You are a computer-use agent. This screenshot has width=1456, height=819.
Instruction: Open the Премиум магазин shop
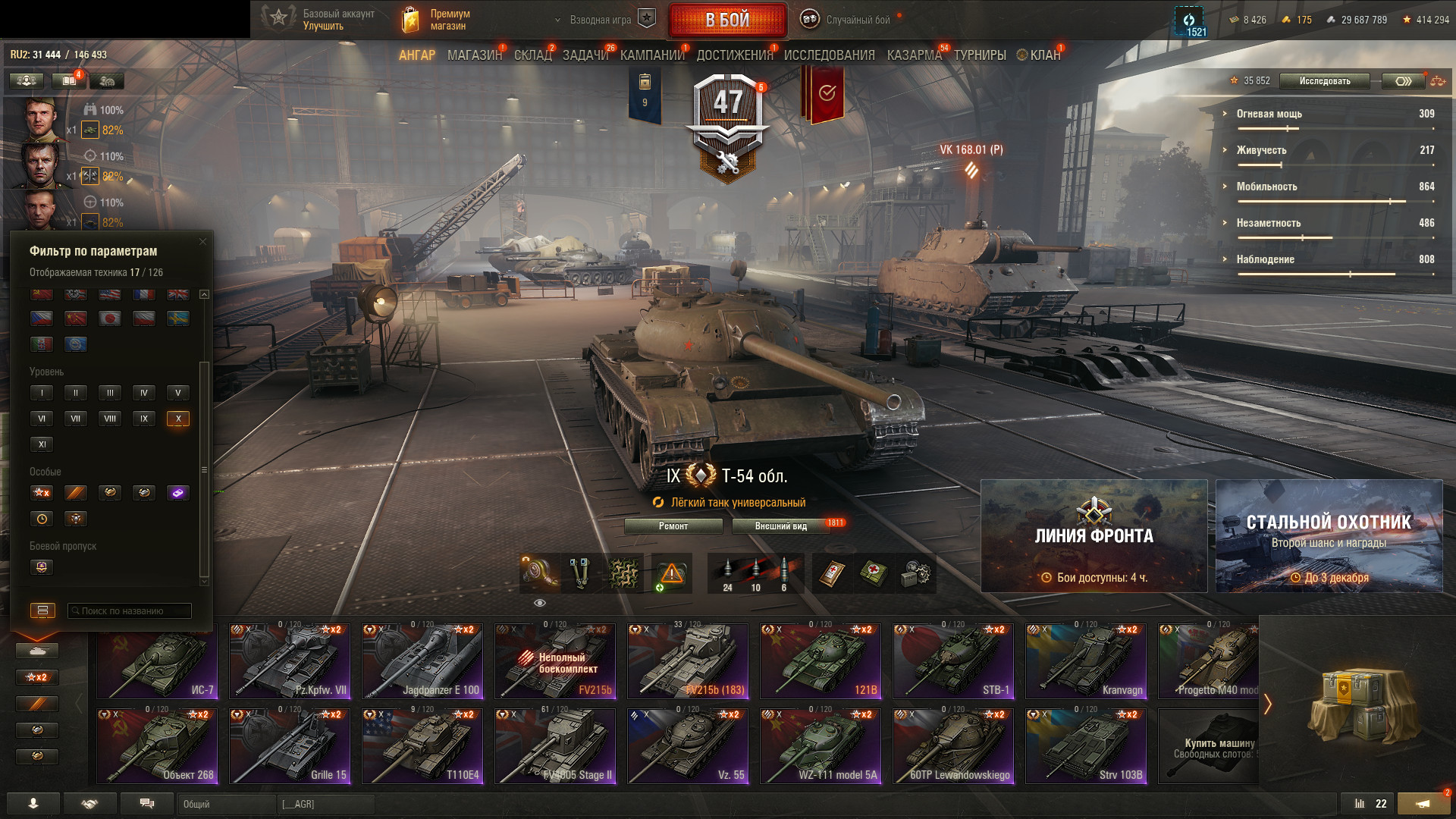pyautogui.click(x=436, y=20)
